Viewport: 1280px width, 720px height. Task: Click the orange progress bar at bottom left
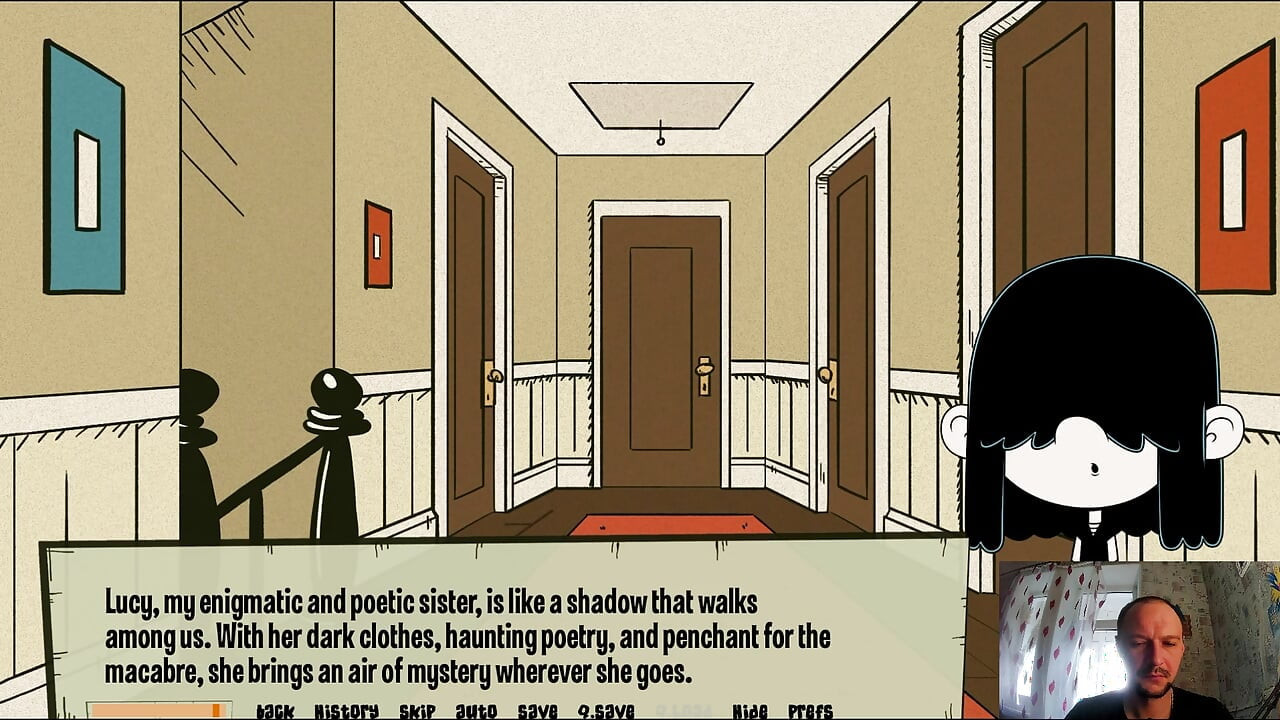coord(160,709)
